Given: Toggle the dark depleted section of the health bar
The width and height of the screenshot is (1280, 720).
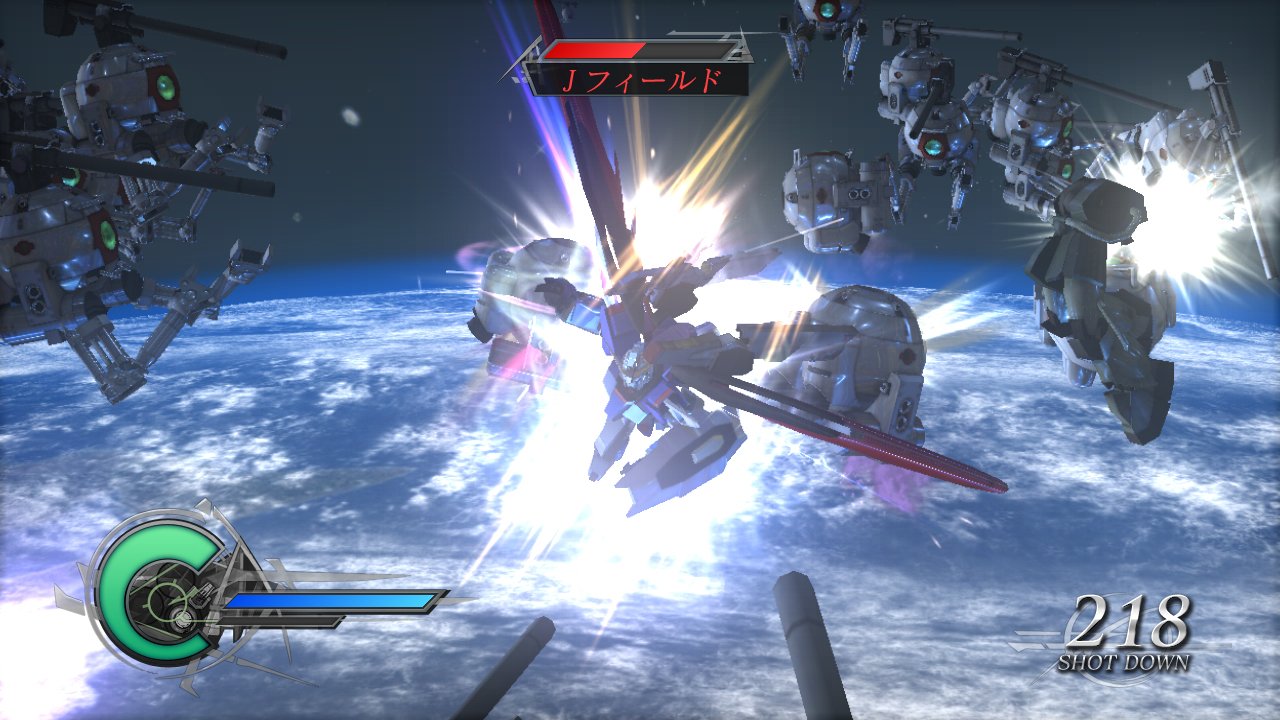Looking at the screenshot, I should tap(690, 47).
